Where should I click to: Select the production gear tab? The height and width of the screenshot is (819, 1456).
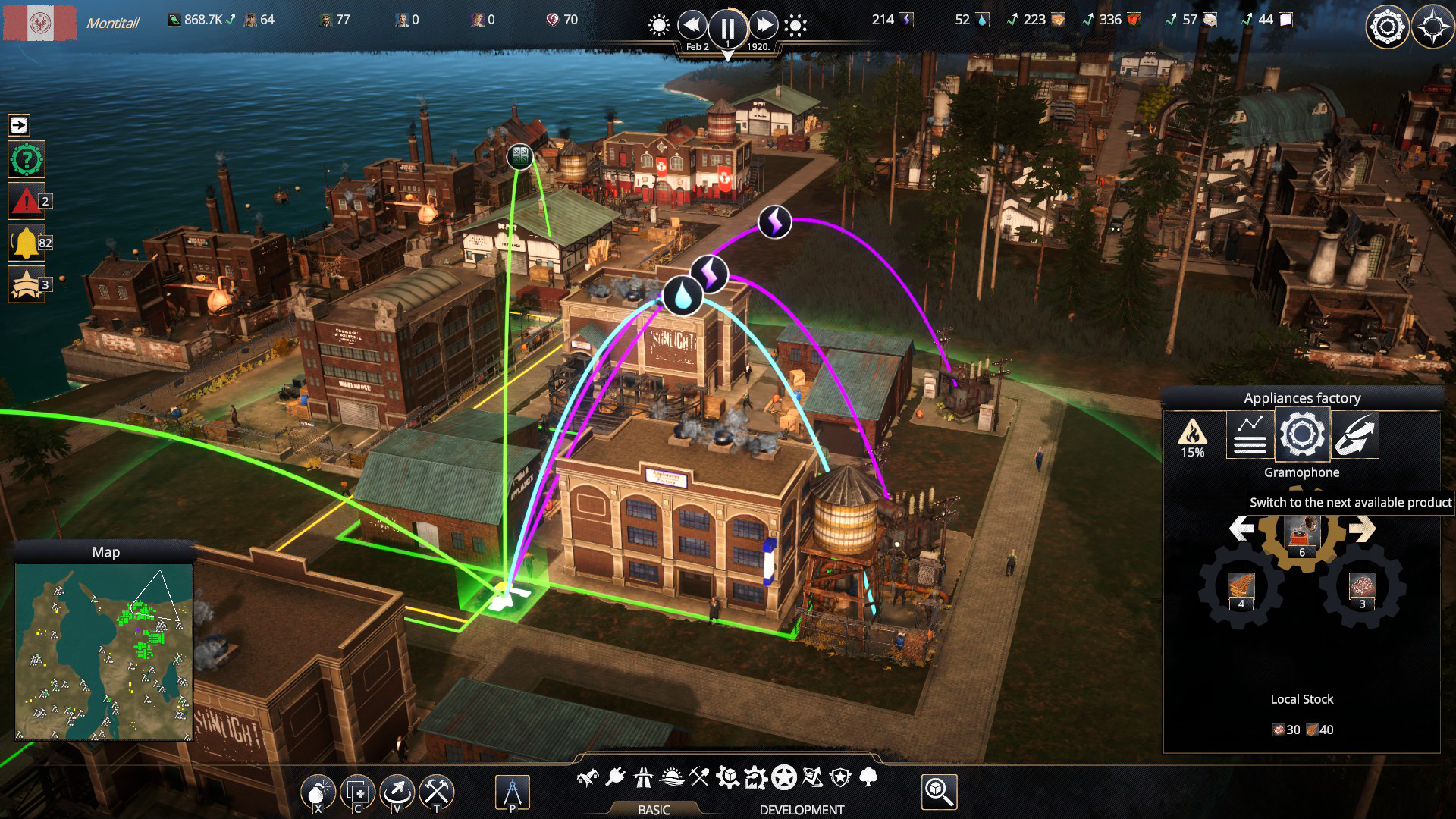[x=1302, y=435]
